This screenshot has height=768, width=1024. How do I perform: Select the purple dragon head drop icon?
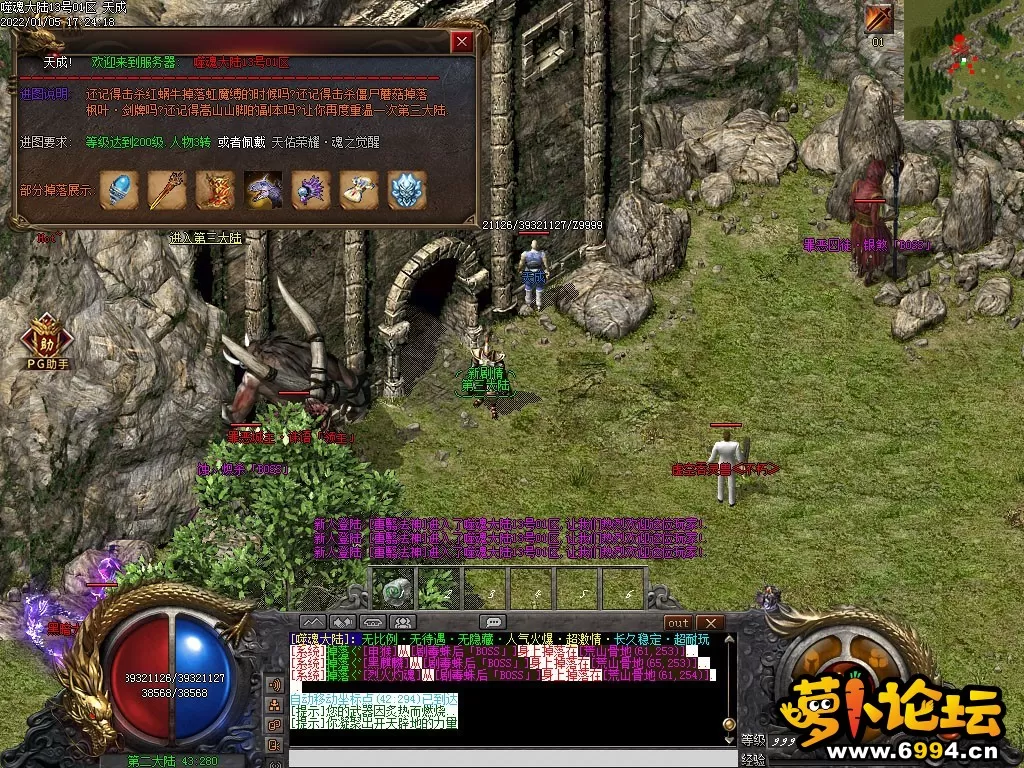pyautogui.click(x=263, y=190)
